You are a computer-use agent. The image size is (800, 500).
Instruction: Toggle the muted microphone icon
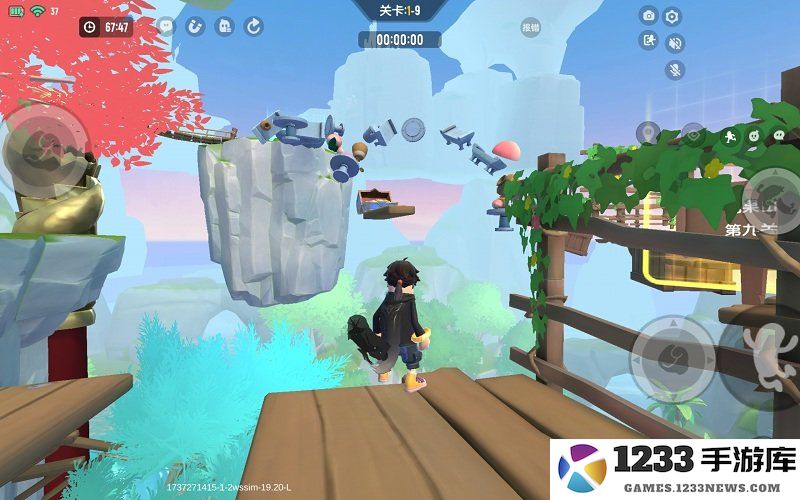click(675, 70)
